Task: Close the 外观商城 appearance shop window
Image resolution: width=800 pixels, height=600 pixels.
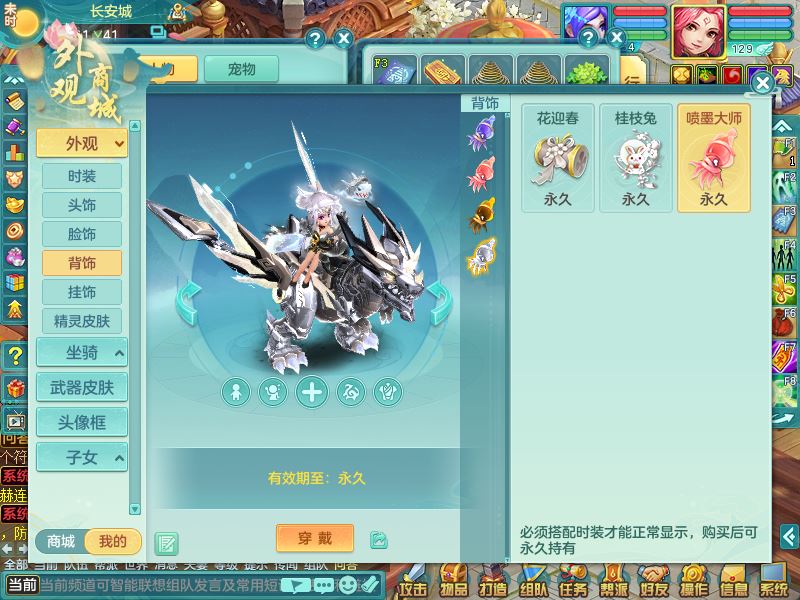Action: tap(762, 83)
